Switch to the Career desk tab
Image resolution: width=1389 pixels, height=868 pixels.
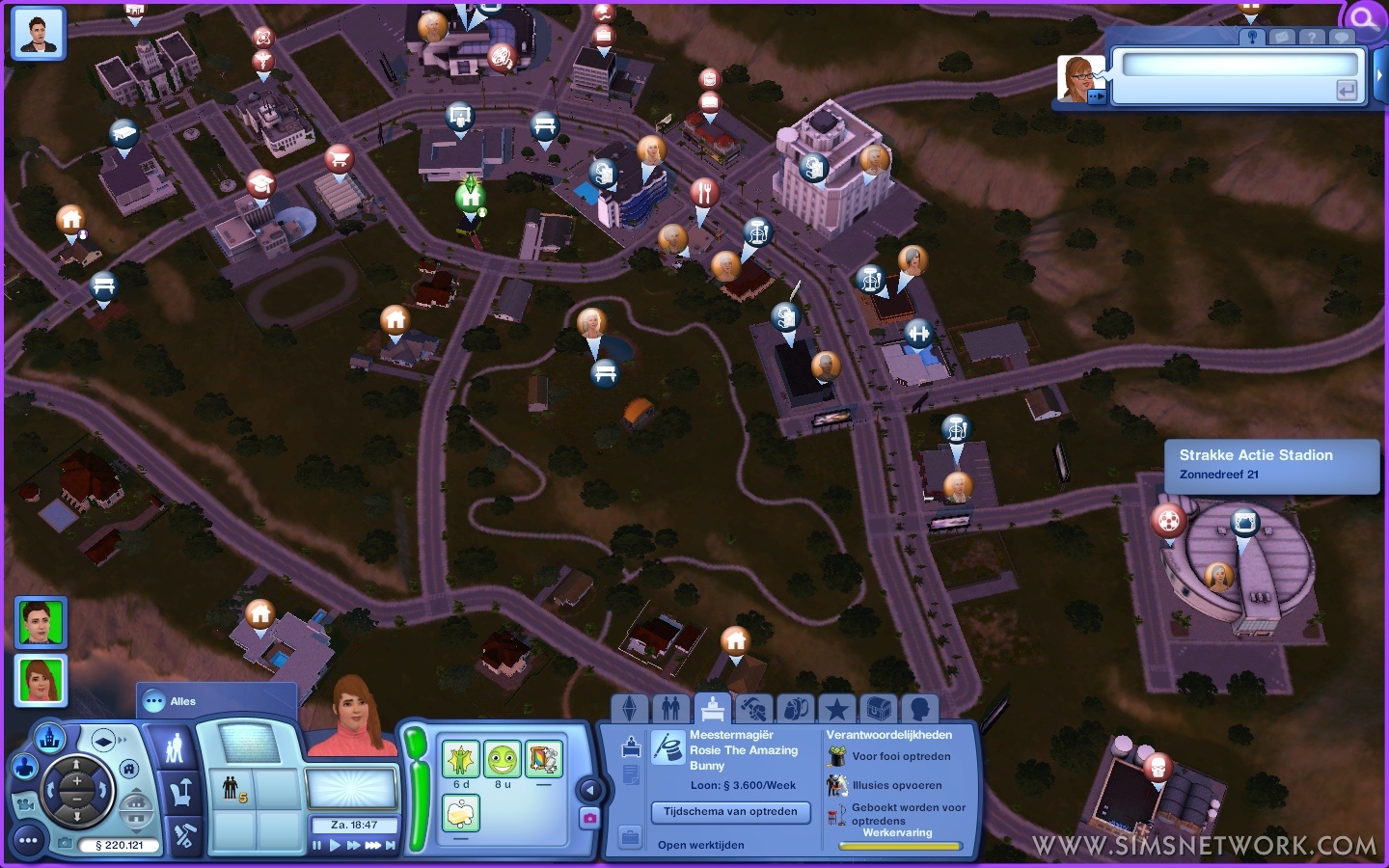(x=712, y=709)
